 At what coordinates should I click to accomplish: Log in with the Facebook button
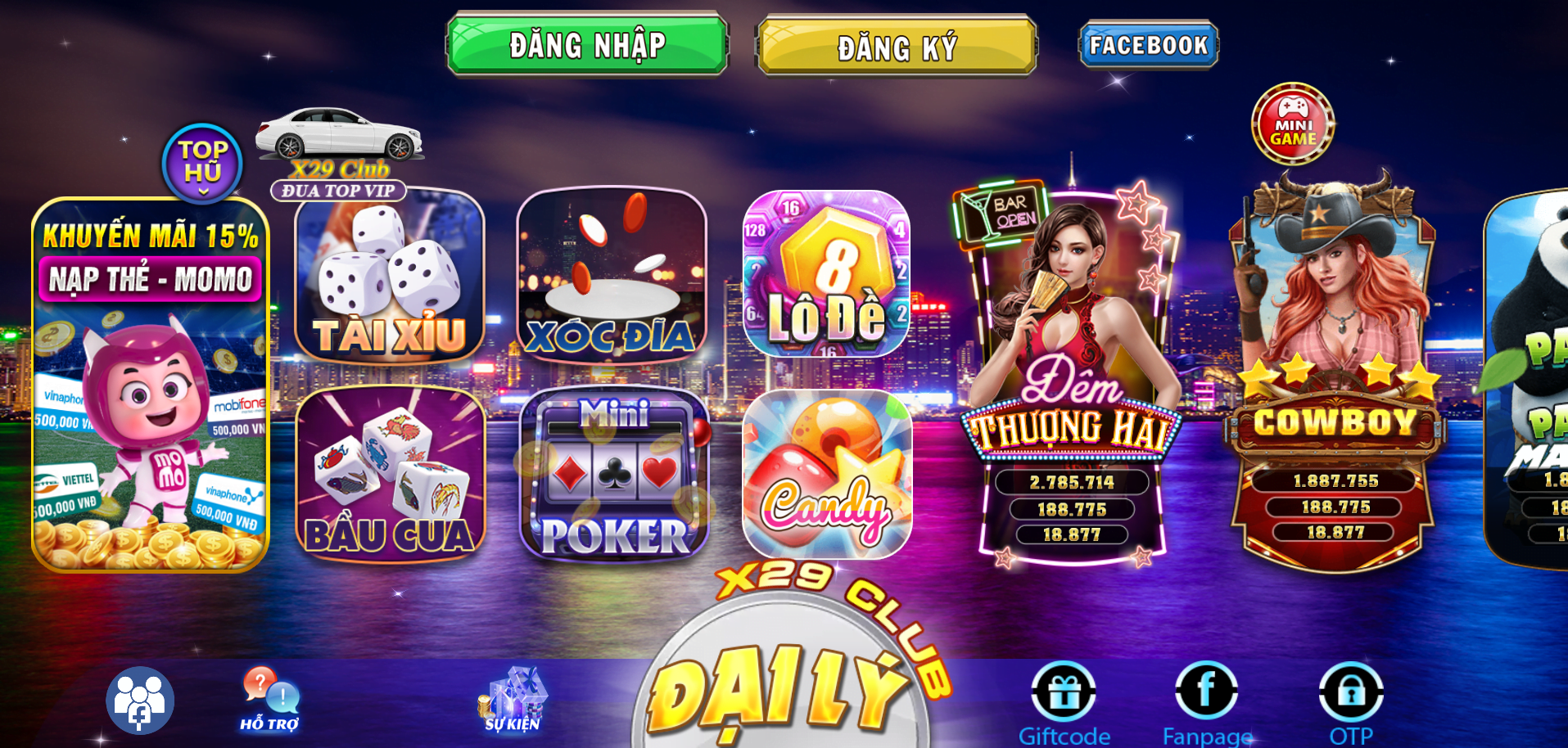coord(1148,45)
